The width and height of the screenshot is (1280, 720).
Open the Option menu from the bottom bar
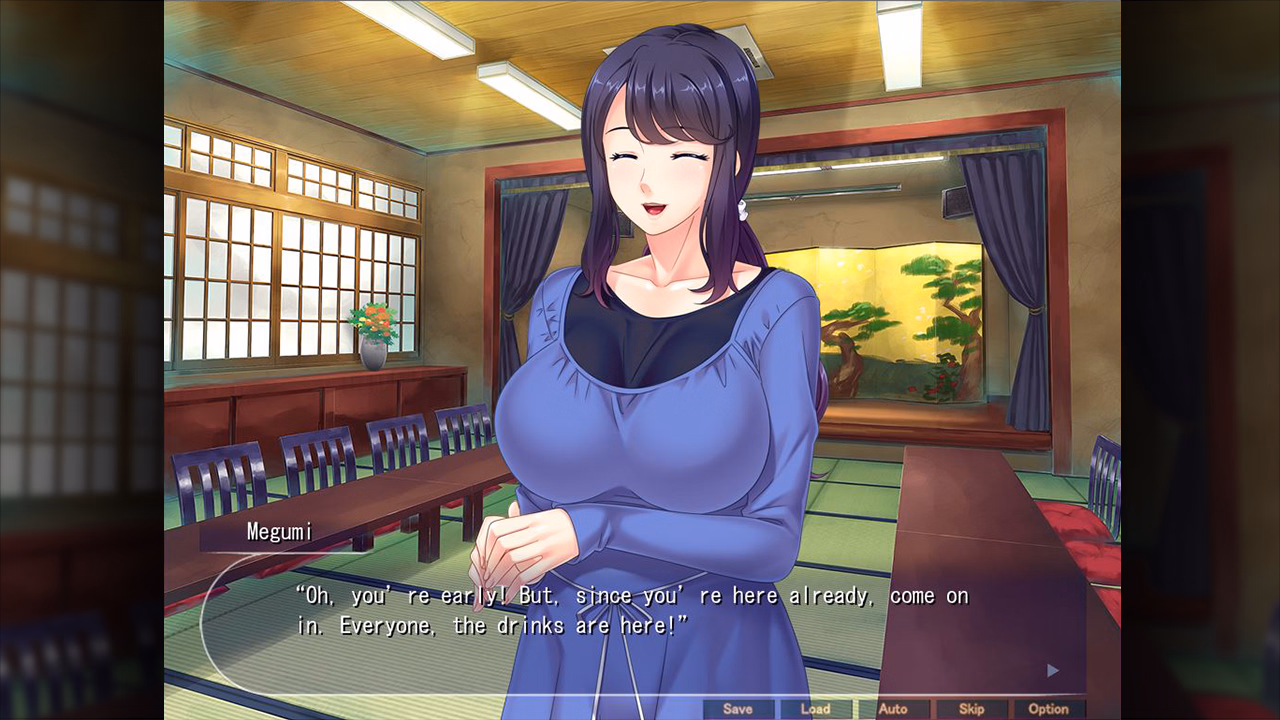point(1049,708)
